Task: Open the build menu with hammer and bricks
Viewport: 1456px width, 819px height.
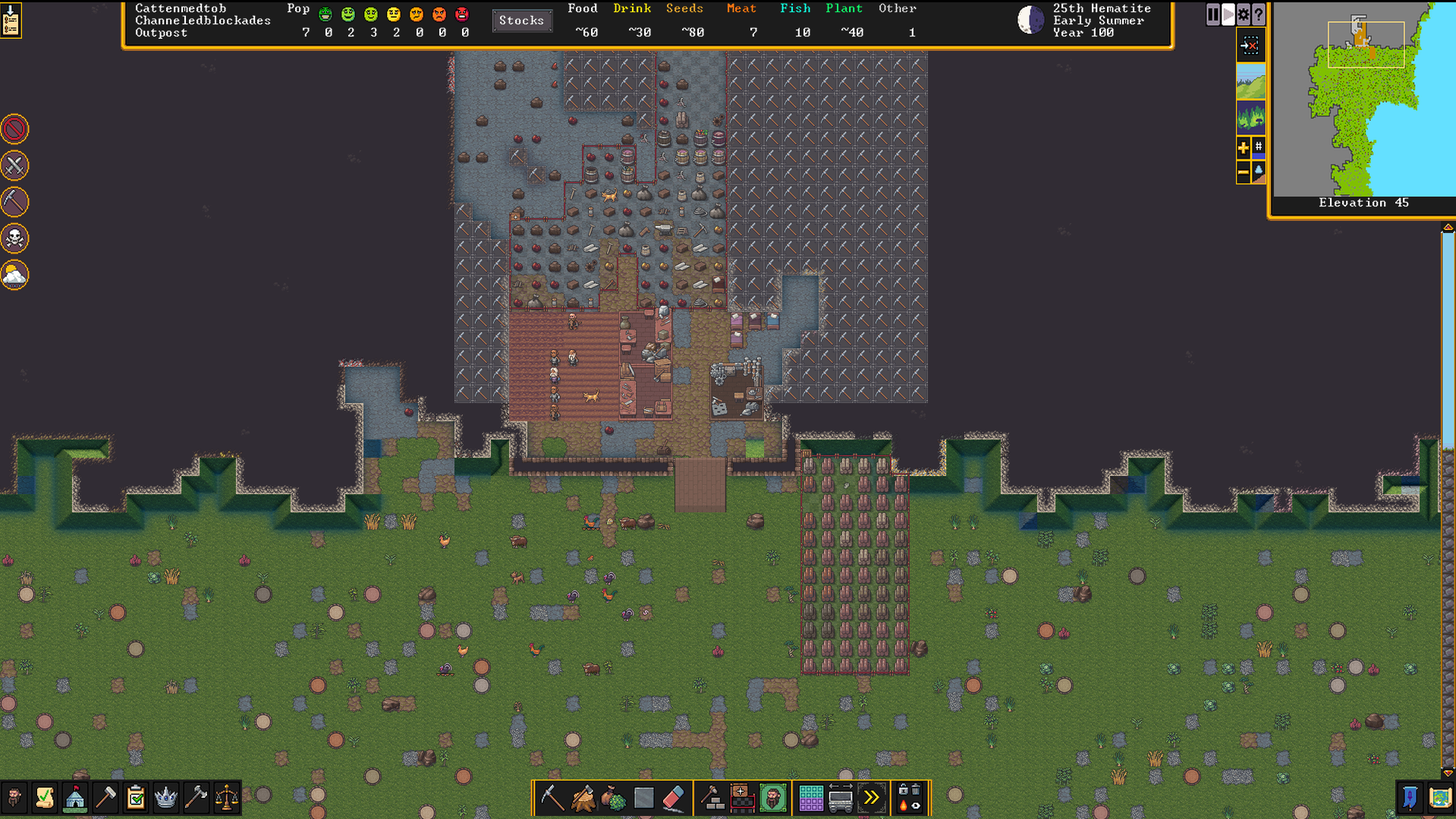Action: click(712, 798)
